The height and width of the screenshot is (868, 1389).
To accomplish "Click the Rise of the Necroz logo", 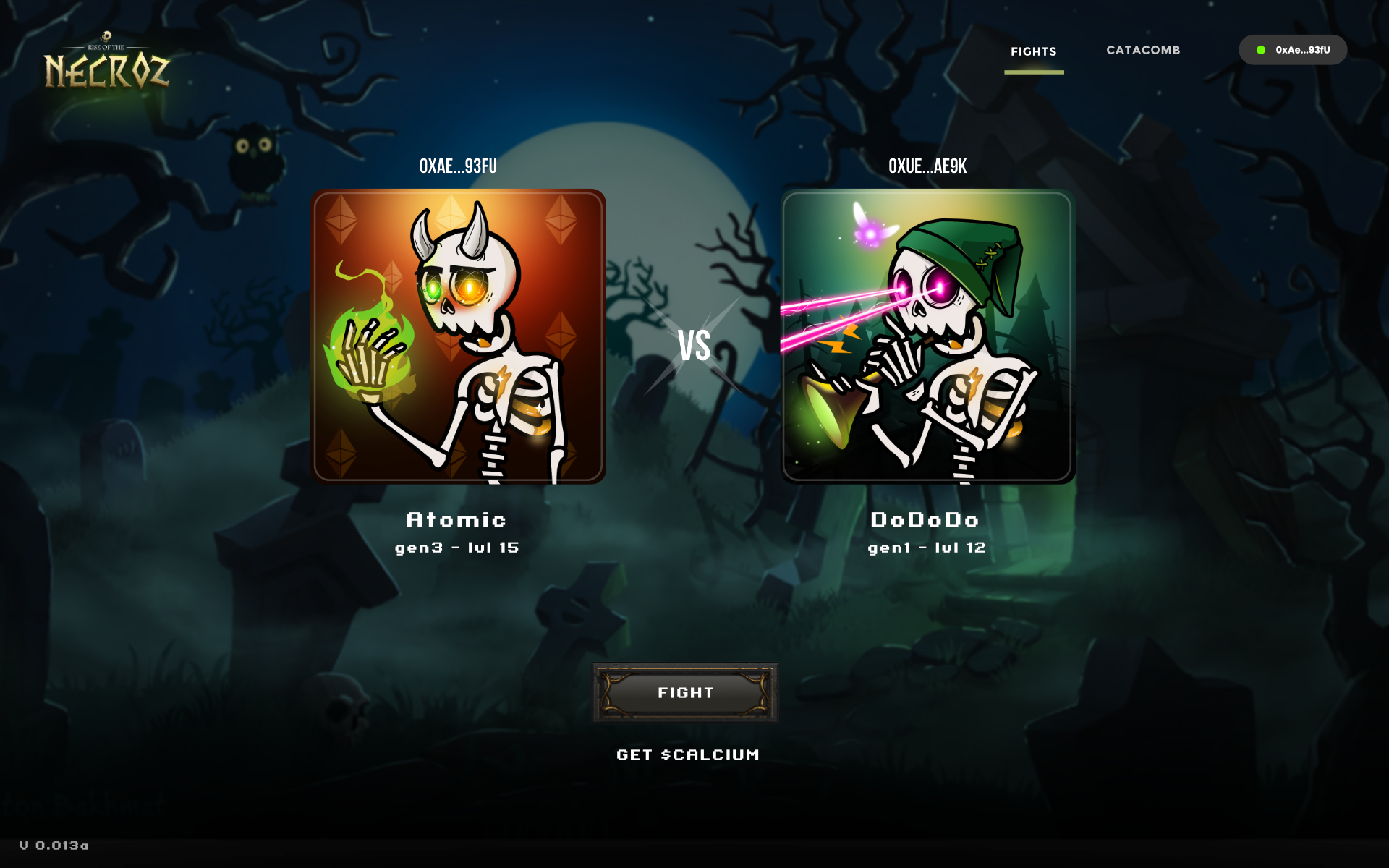I will click(106, 65).
